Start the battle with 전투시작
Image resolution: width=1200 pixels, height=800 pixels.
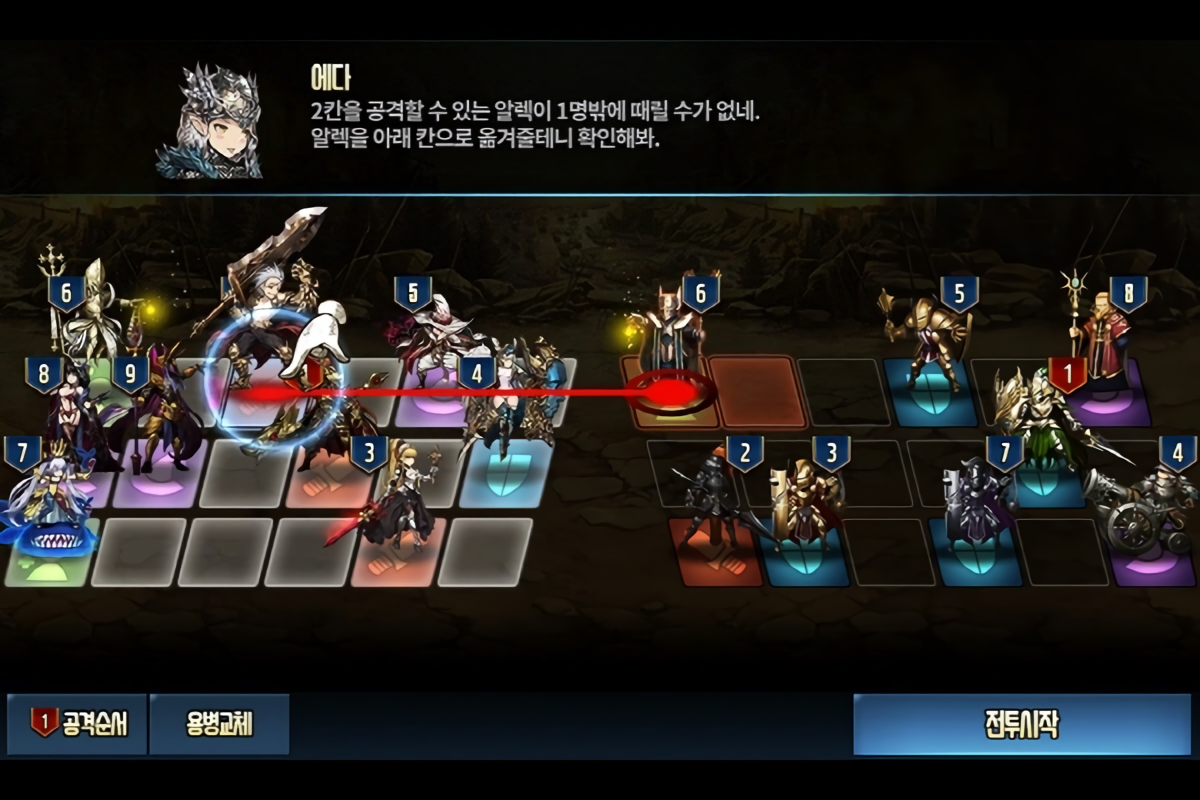(1021, 724)
